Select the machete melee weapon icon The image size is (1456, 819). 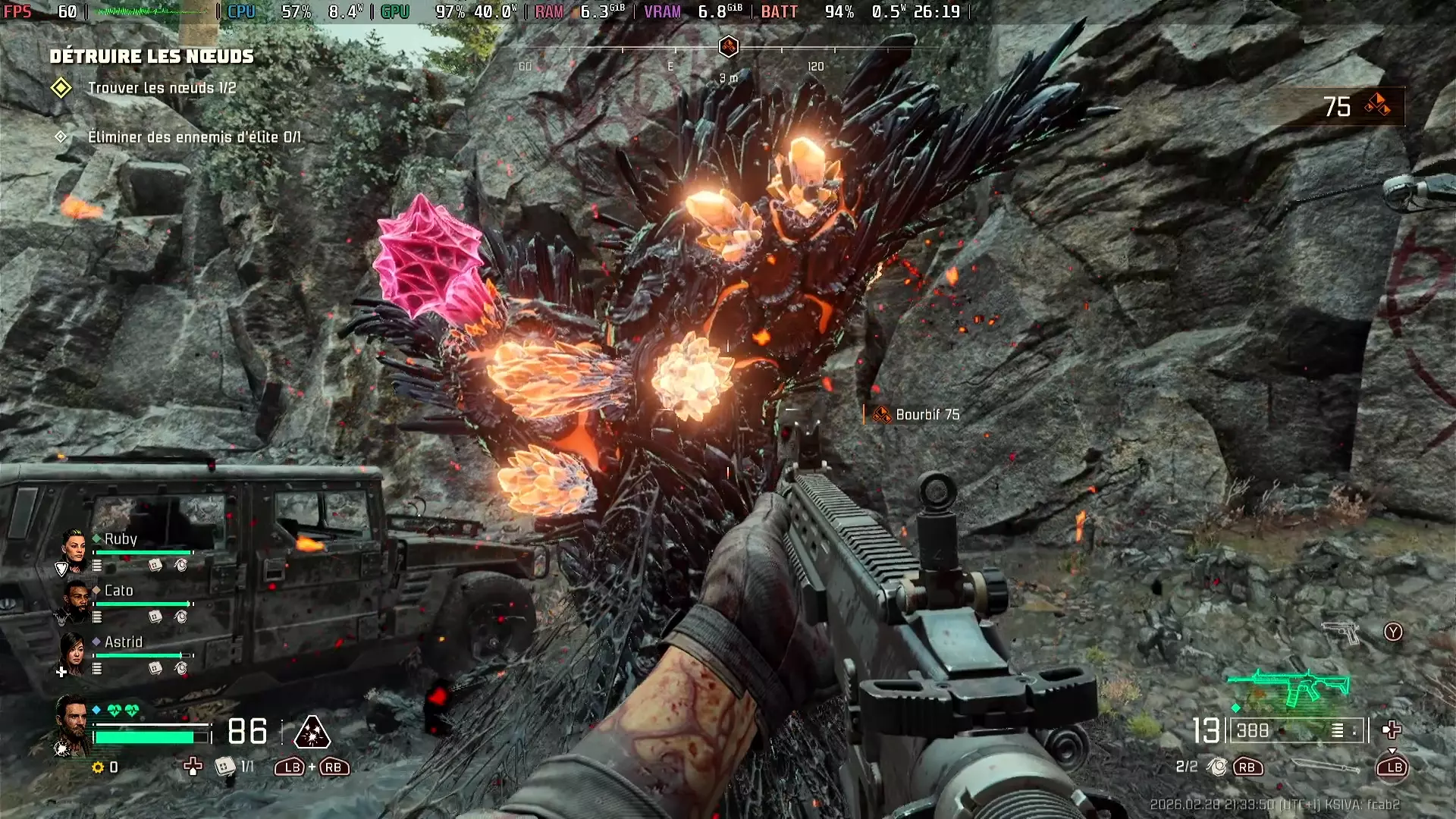[1323, 767]
